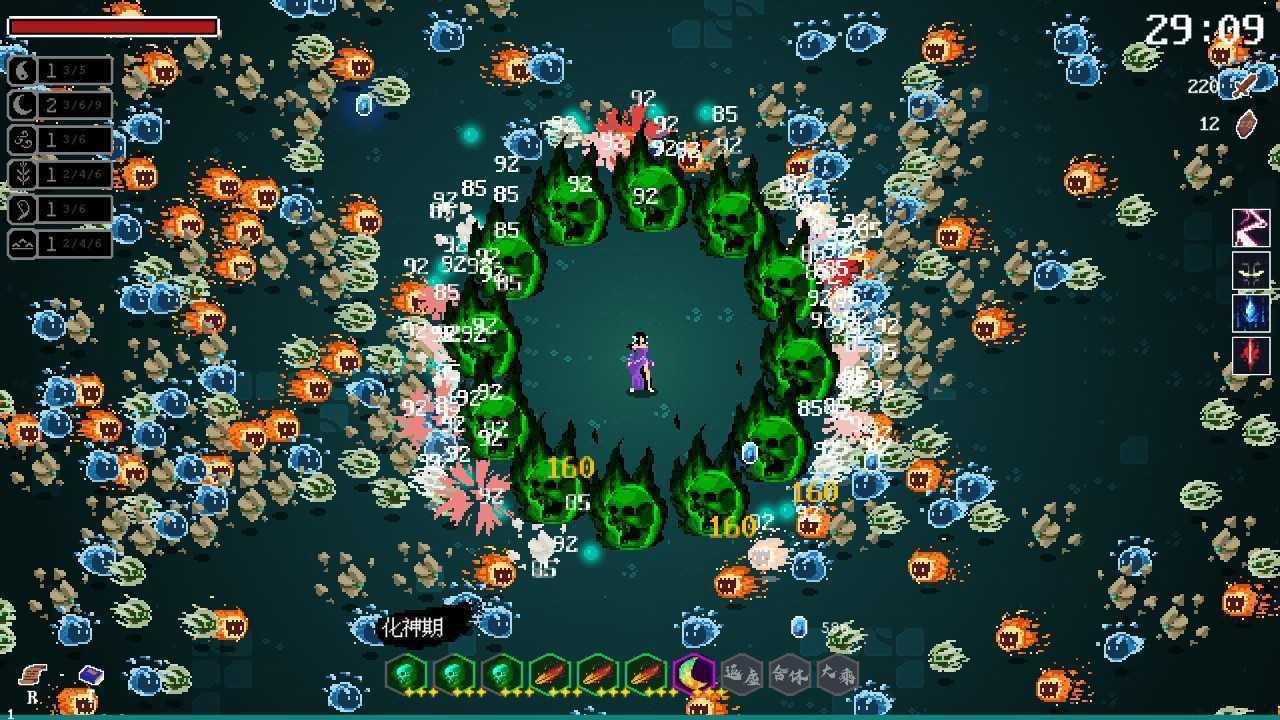Image resolution: width=1280 pixels, height=720 pixels.
Task: Click the crescent moon attribute icon
Action: click(23, 105)
